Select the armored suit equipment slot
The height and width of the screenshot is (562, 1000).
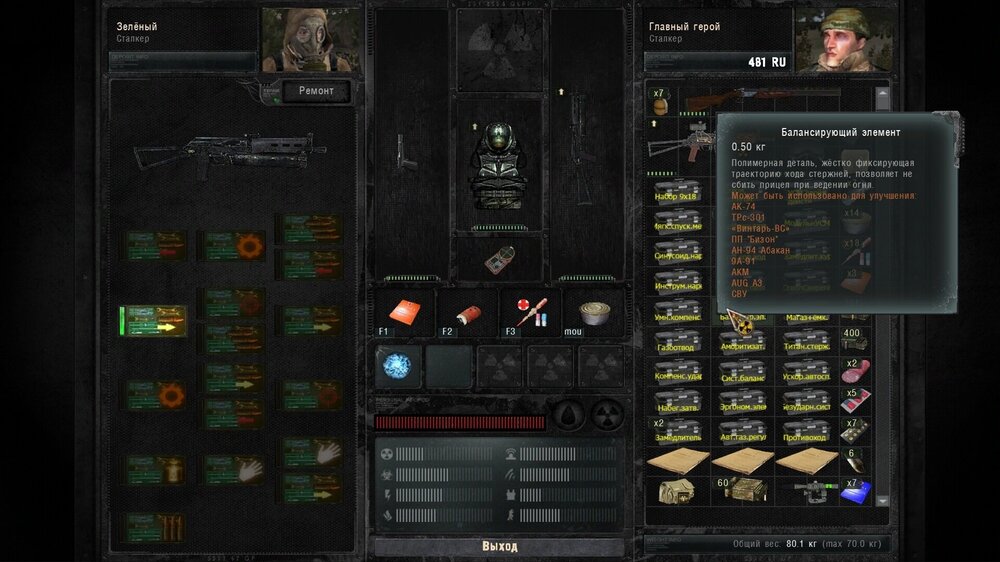pyautogui.click(x=499, y=163)
